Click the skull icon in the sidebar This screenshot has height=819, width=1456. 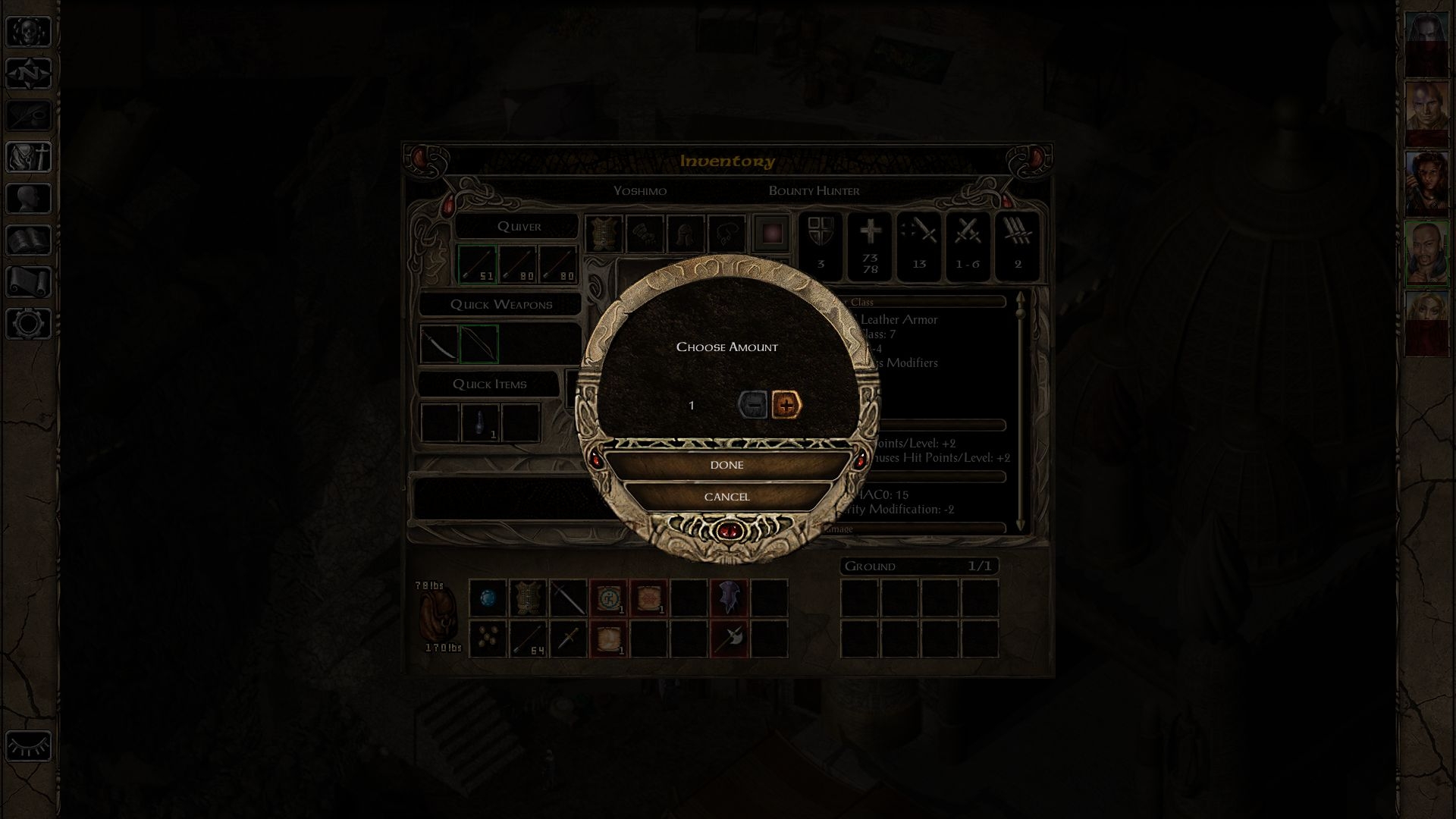(x=29, y=32)
